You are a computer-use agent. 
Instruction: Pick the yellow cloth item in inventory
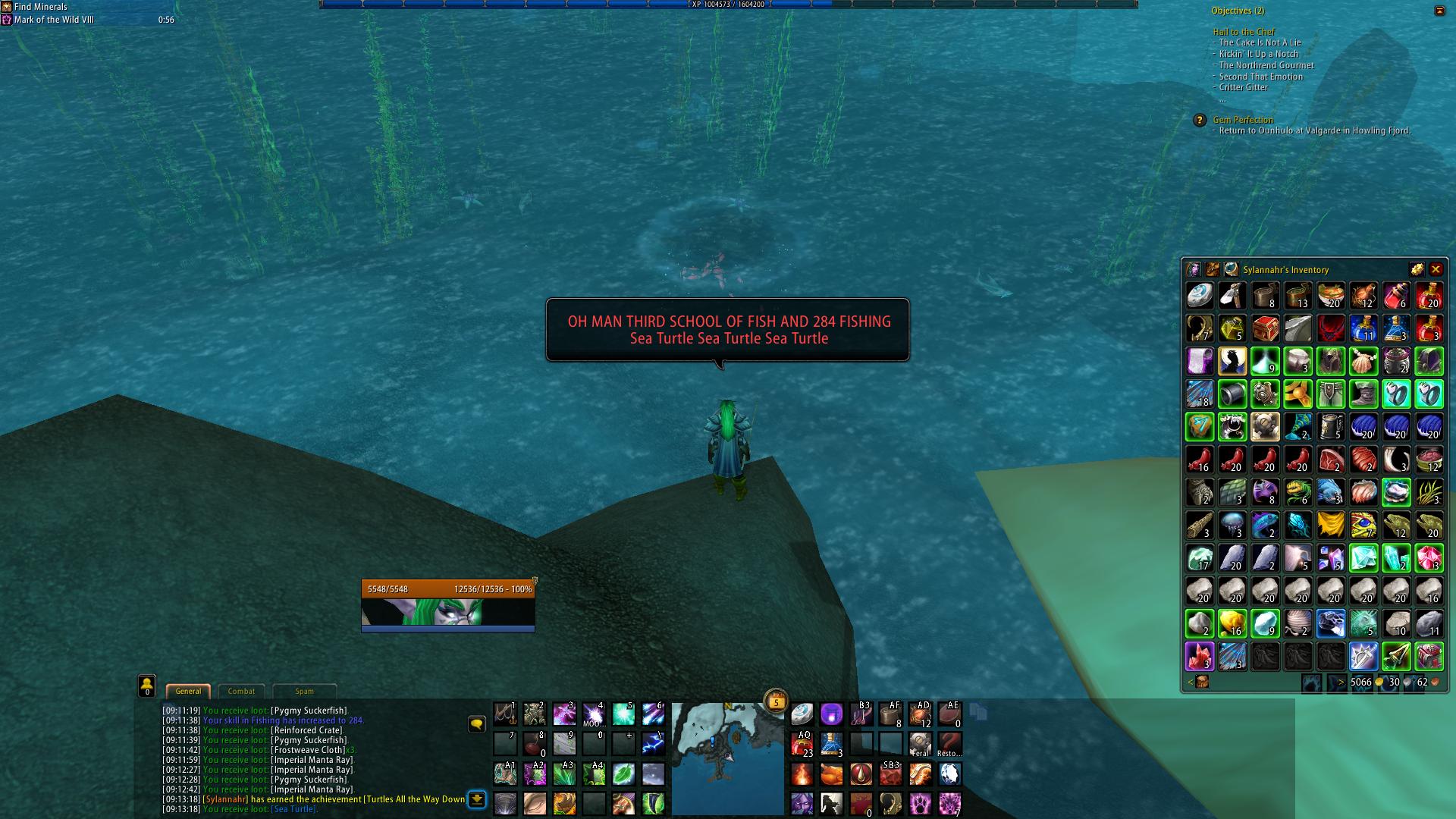coord(1331,525)
